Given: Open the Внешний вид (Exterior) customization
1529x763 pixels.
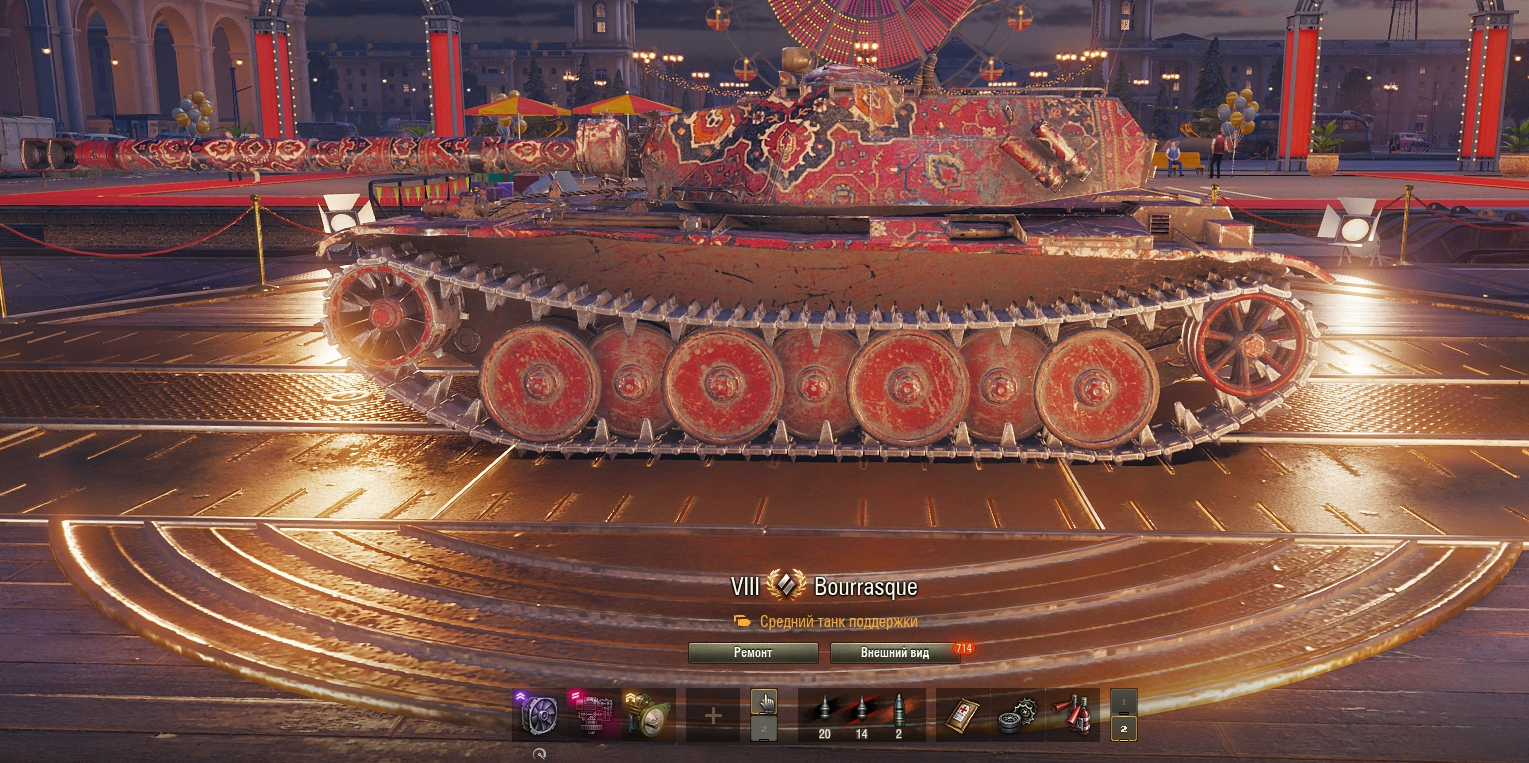Looking at the screenshot, I should click(x=895, y=653).
